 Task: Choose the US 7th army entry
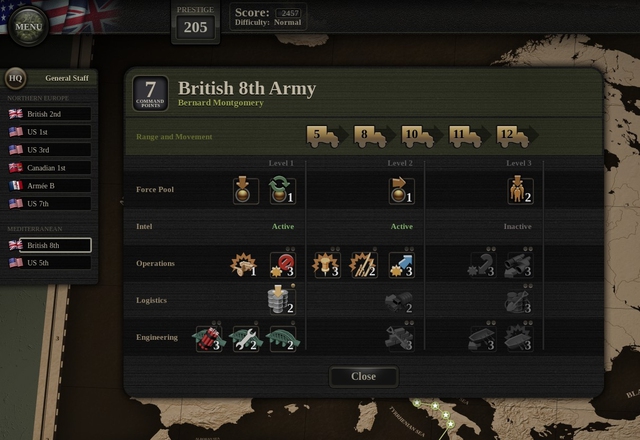pyautogui.click(x=49, y=204)
